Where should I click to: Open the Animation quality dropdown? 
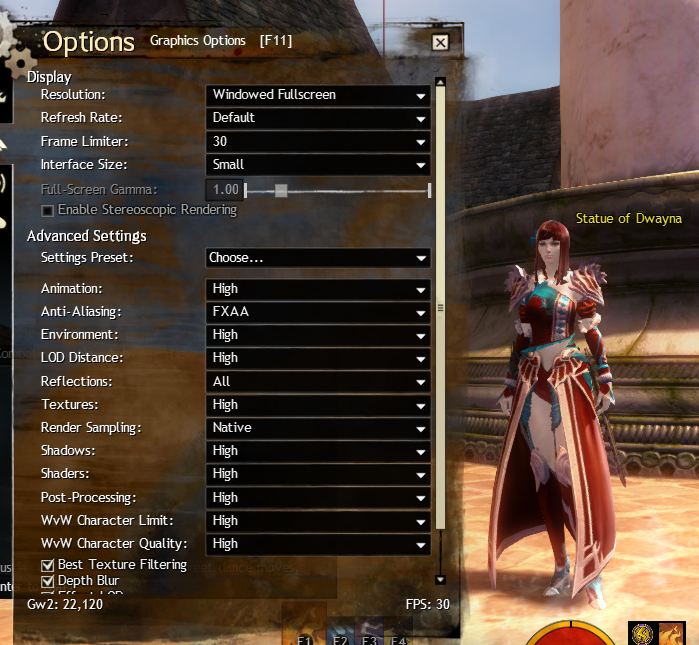click(x=318, y=289)
